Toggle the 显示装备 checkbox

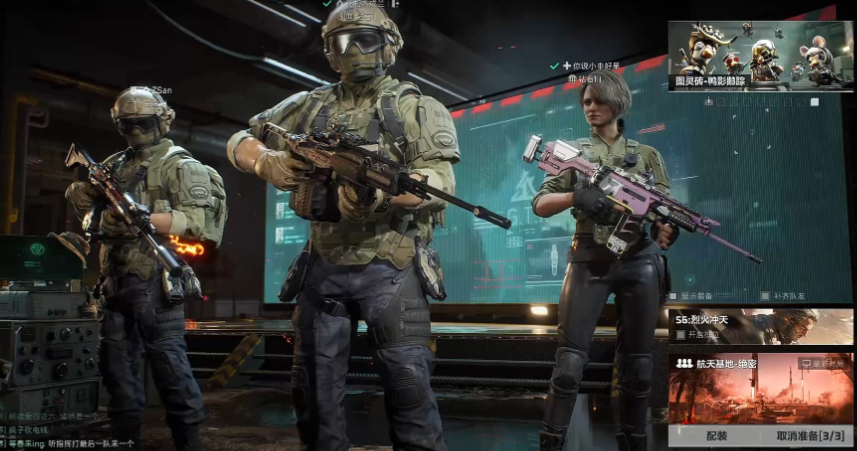pos(674,296)
